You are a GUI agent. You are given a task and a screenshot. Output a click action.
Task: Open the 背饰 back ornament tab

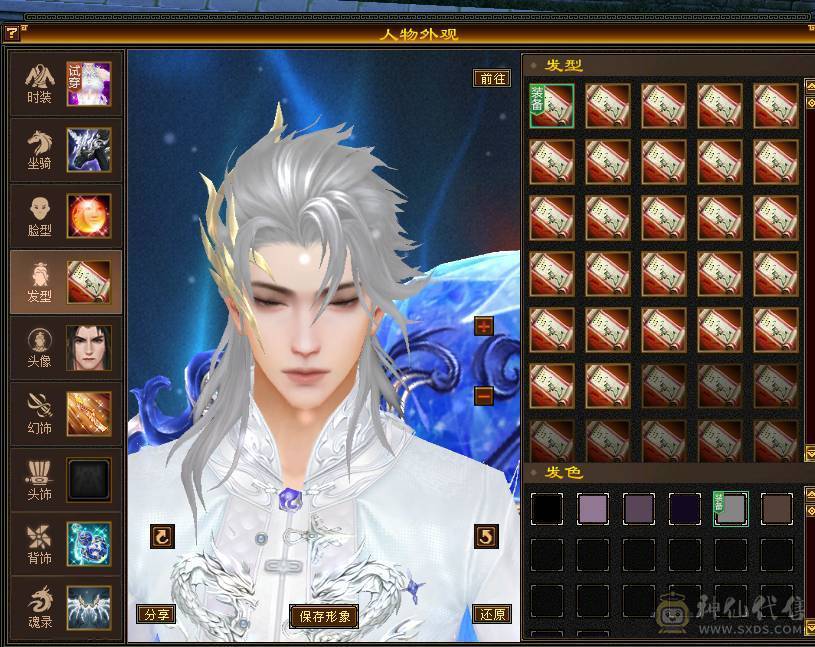coord(66,544)
